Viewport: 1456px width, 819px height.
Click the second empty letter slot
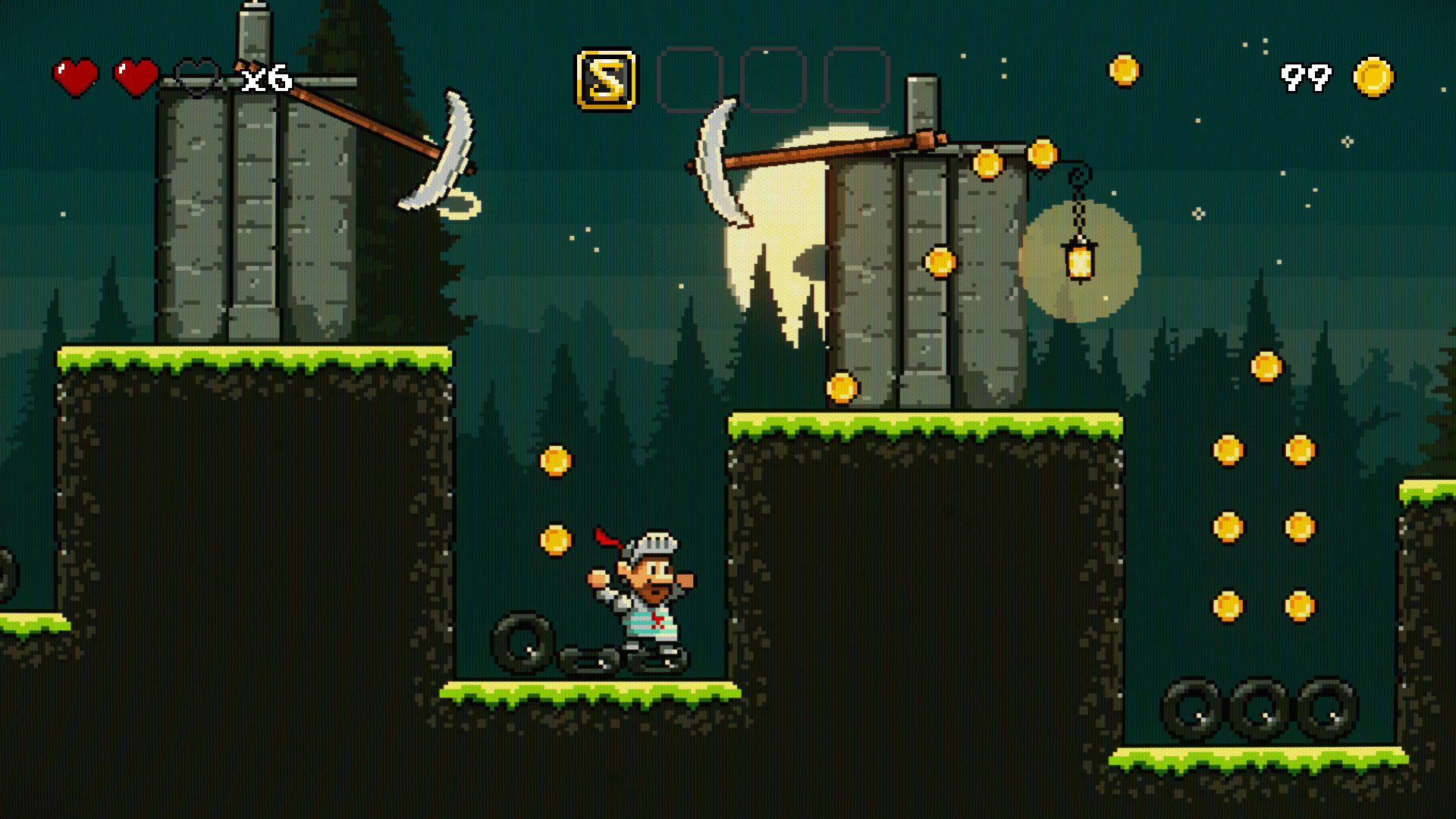coord(773,79)
